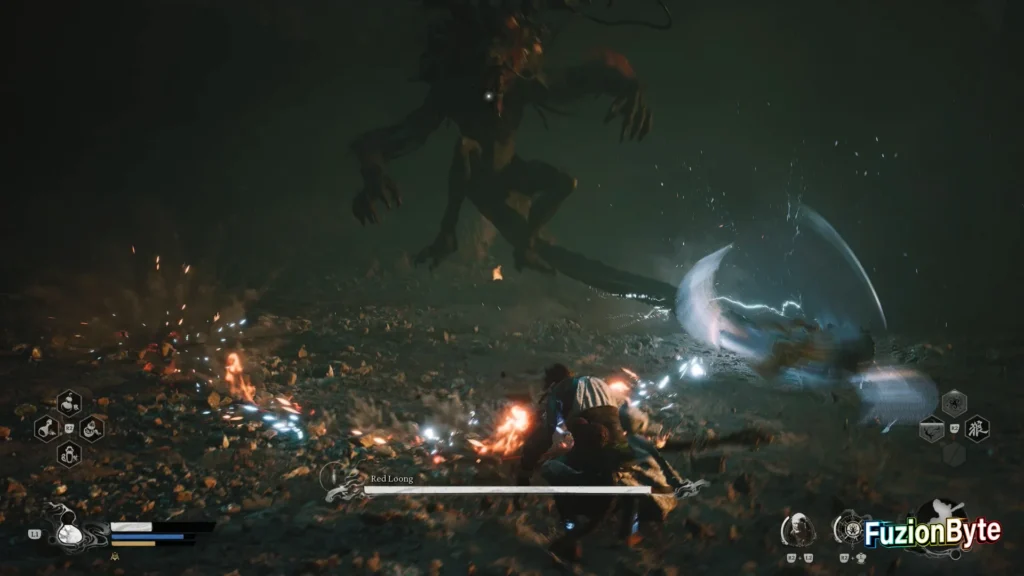Use the top gourd-shaped item slot
The height and width of the screenshot is (576, 1024).
(x=69, y=403)
